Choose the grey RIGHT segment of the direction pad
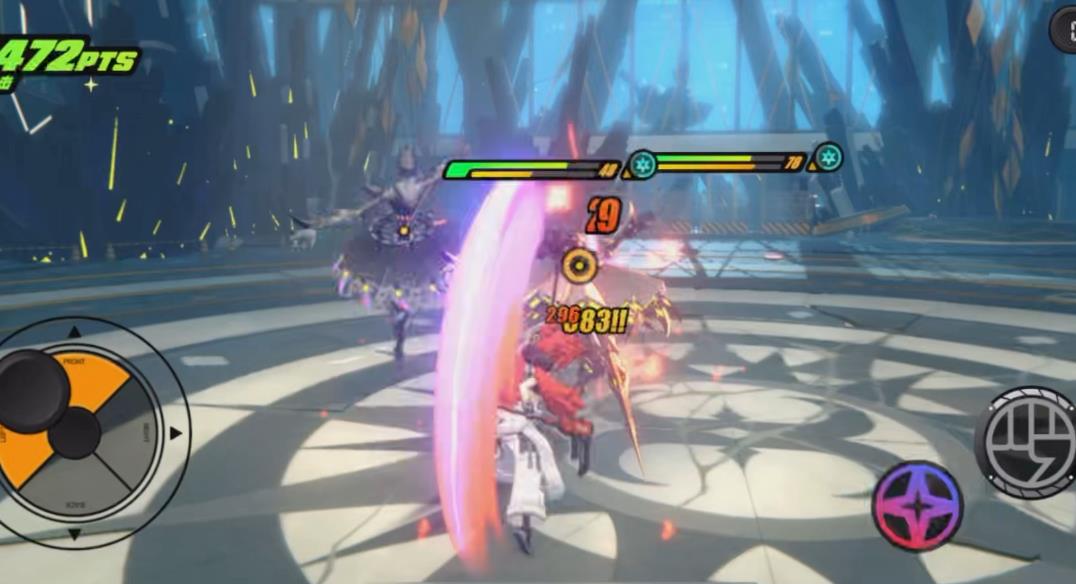Viewport: 1076px width, 584px height. (132, 432)
